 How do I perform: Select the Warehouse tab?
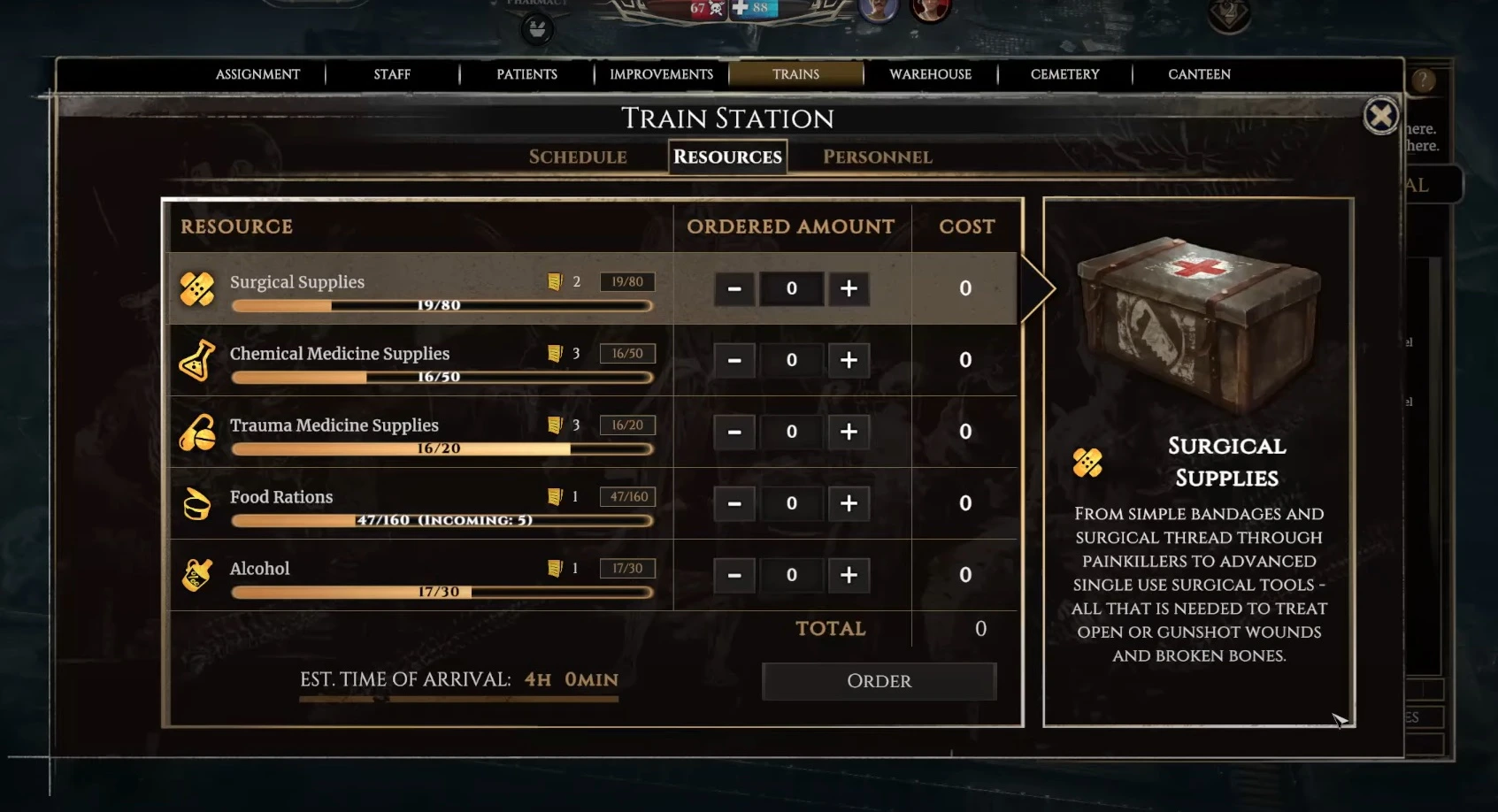(930, 74)
